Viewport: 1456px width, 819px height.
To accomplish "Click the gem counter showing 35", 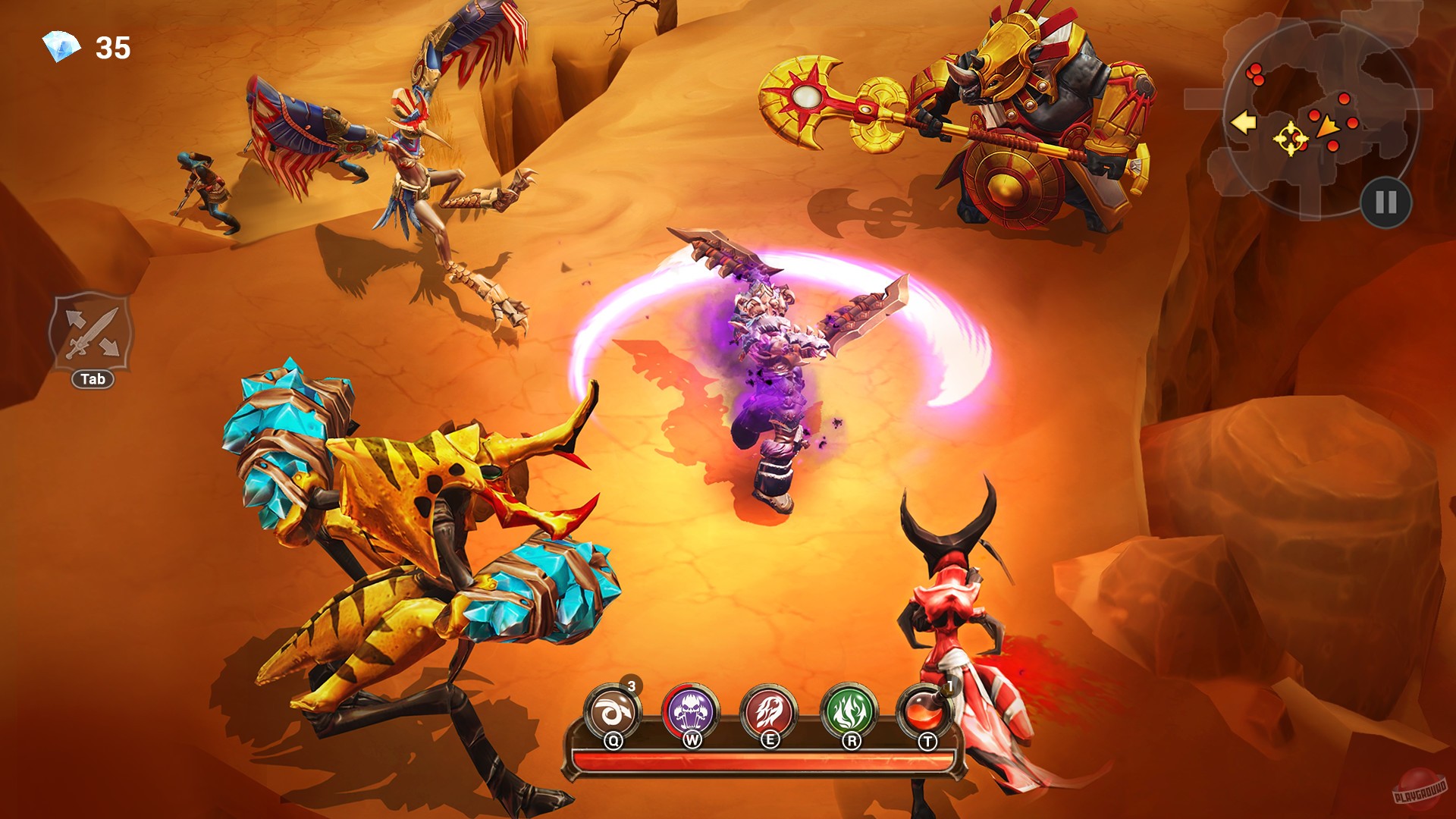I will [x=112, y=47].
